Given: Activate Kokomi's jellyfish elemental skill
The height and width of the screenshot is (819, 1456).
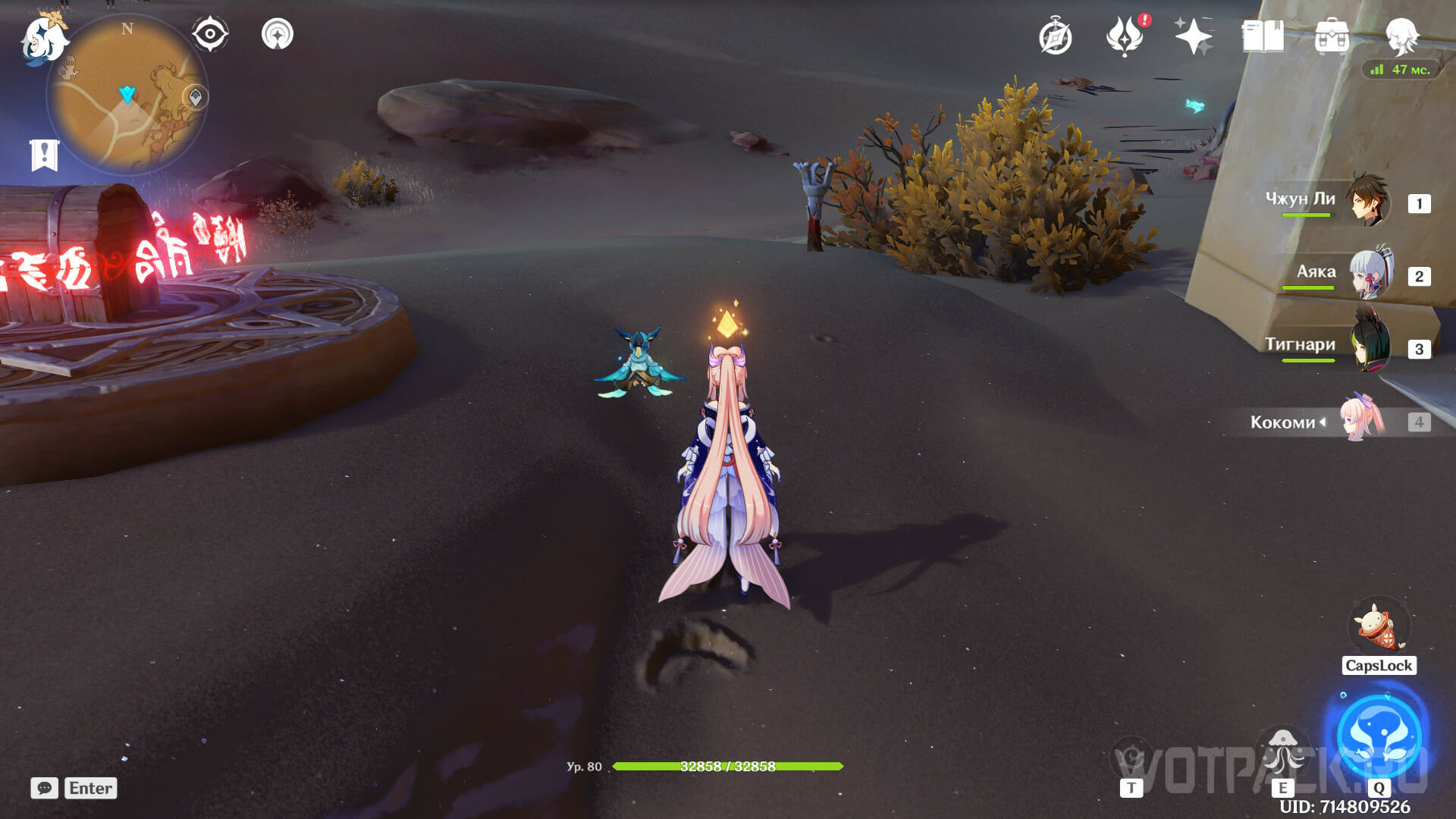Looking at the screenshot, I should (1282, 752).
